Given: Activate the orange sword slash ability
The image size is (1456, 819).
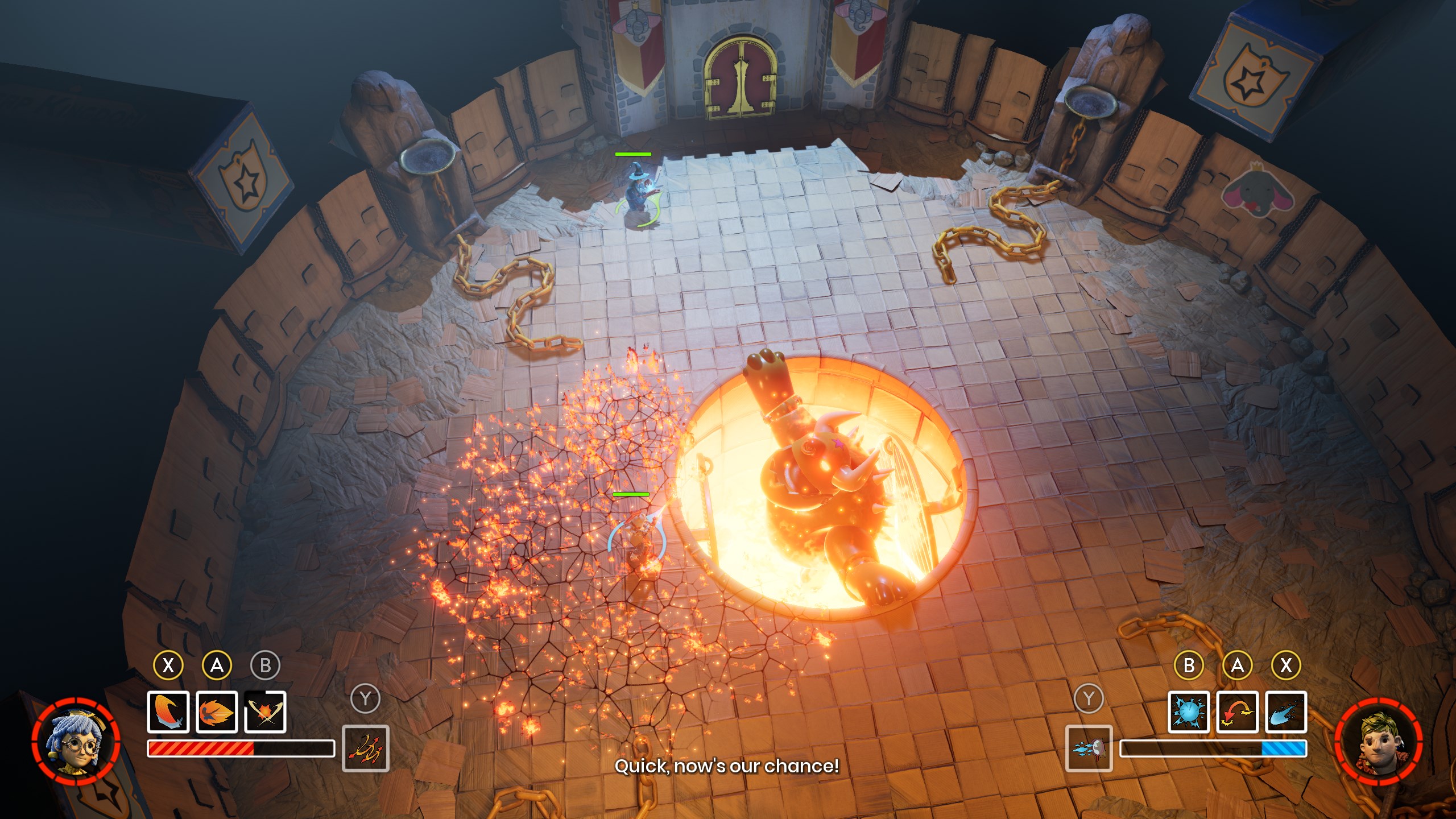Looking at the screenshot, I should (168, 712).
